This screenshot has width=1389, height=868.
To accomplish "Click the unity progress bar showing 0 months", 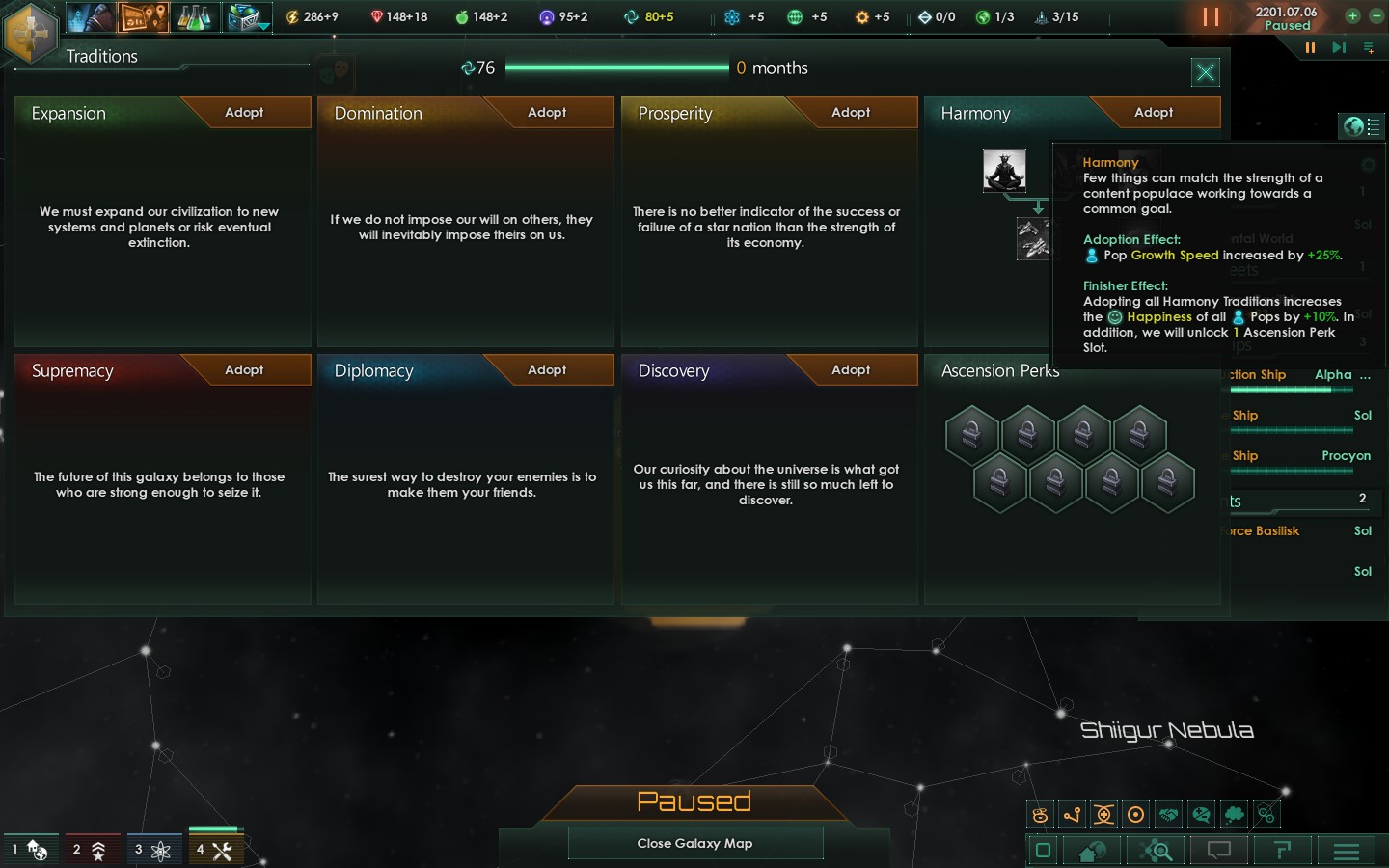I will pos(618,68).
